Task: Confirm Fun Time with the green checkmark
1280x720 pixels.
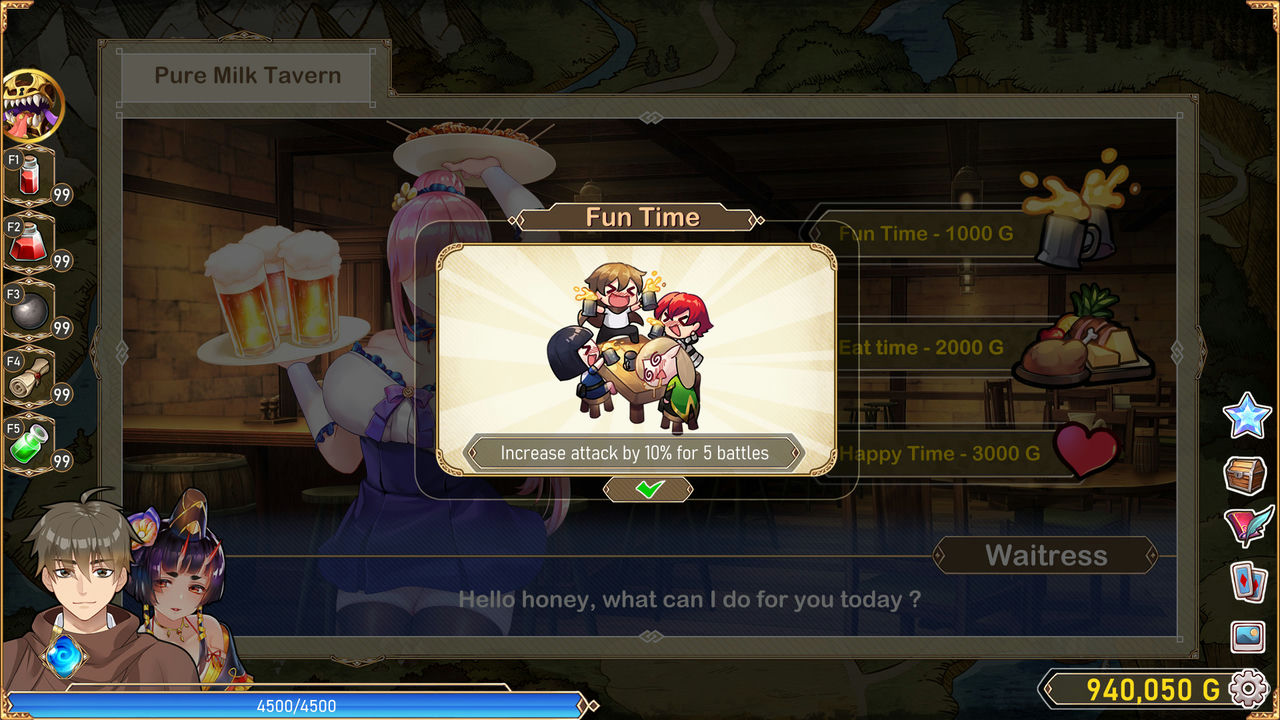Action: click(648, 489)
